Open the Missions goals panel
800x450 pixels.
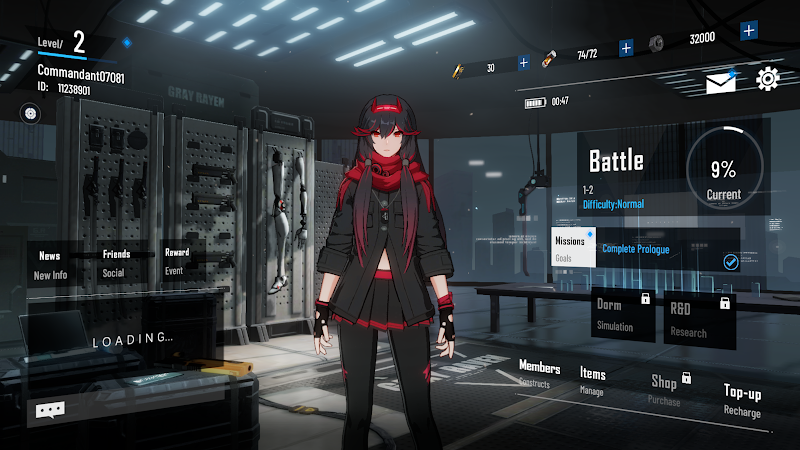(573, 247)
